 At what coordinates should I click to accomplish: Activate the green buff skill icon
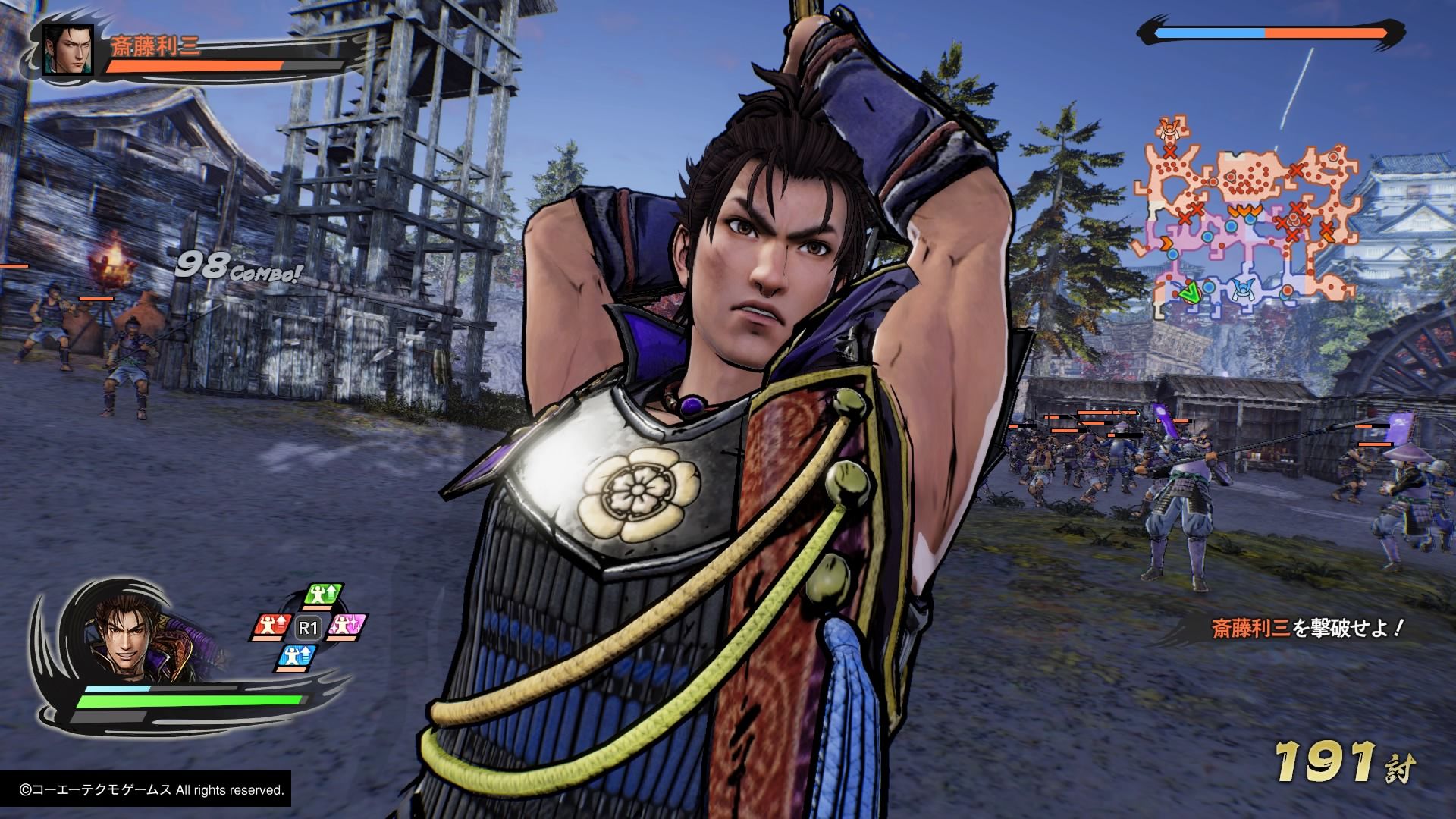tap(325, 596)
